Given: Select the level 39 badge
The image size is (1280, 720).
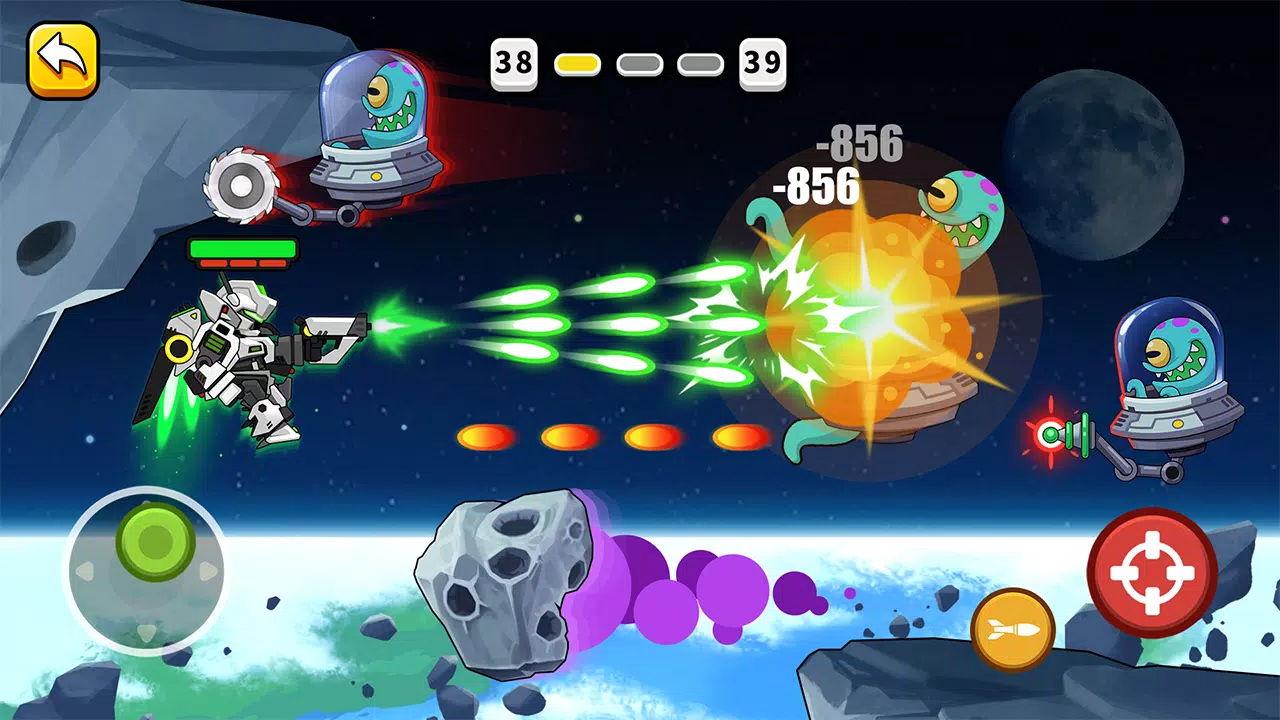Looking at the screenshot, I should 763,62.
